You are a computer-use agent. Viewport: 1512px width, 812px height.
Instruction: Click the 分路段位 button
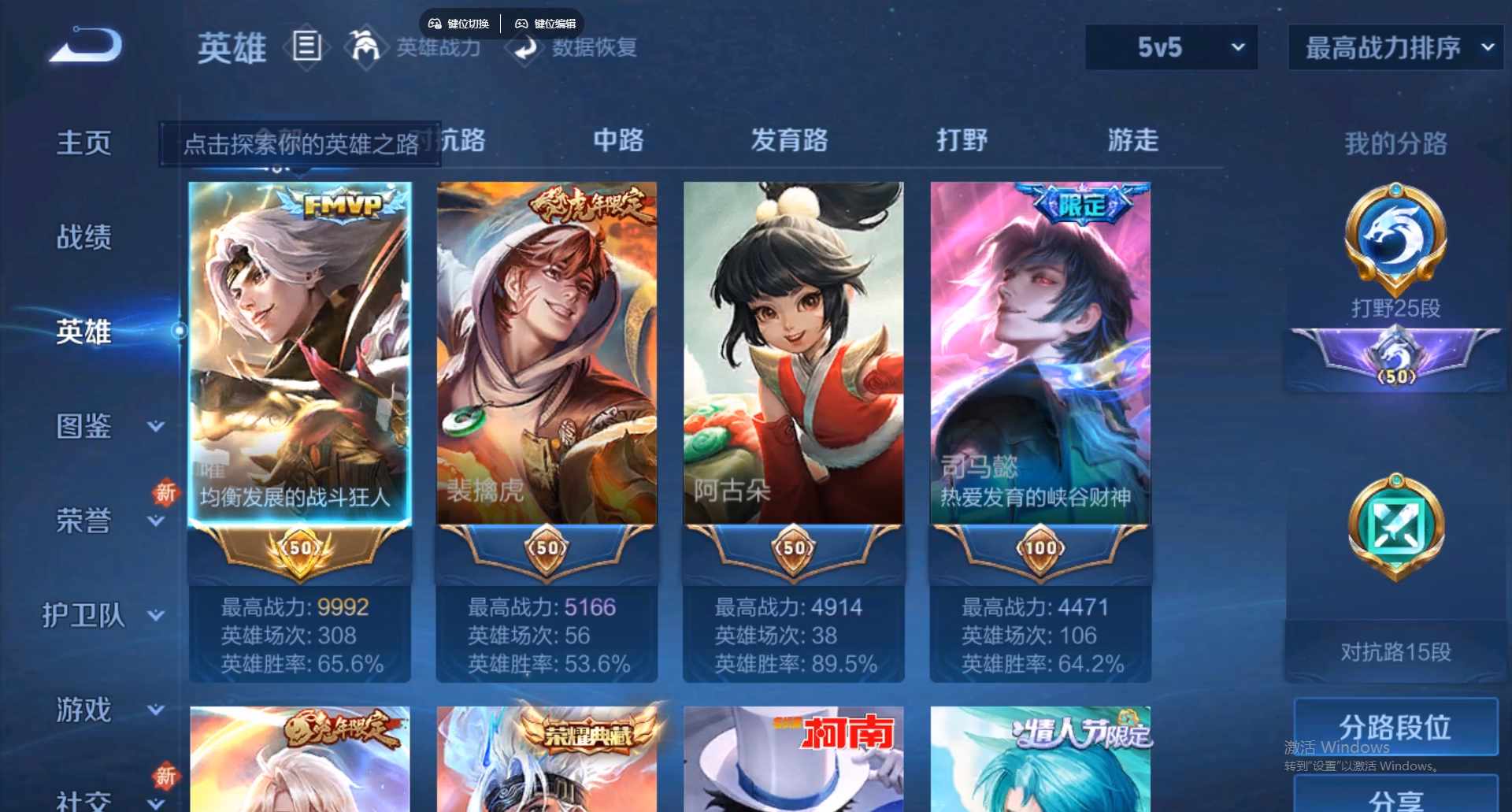(x=1394, y=729)
